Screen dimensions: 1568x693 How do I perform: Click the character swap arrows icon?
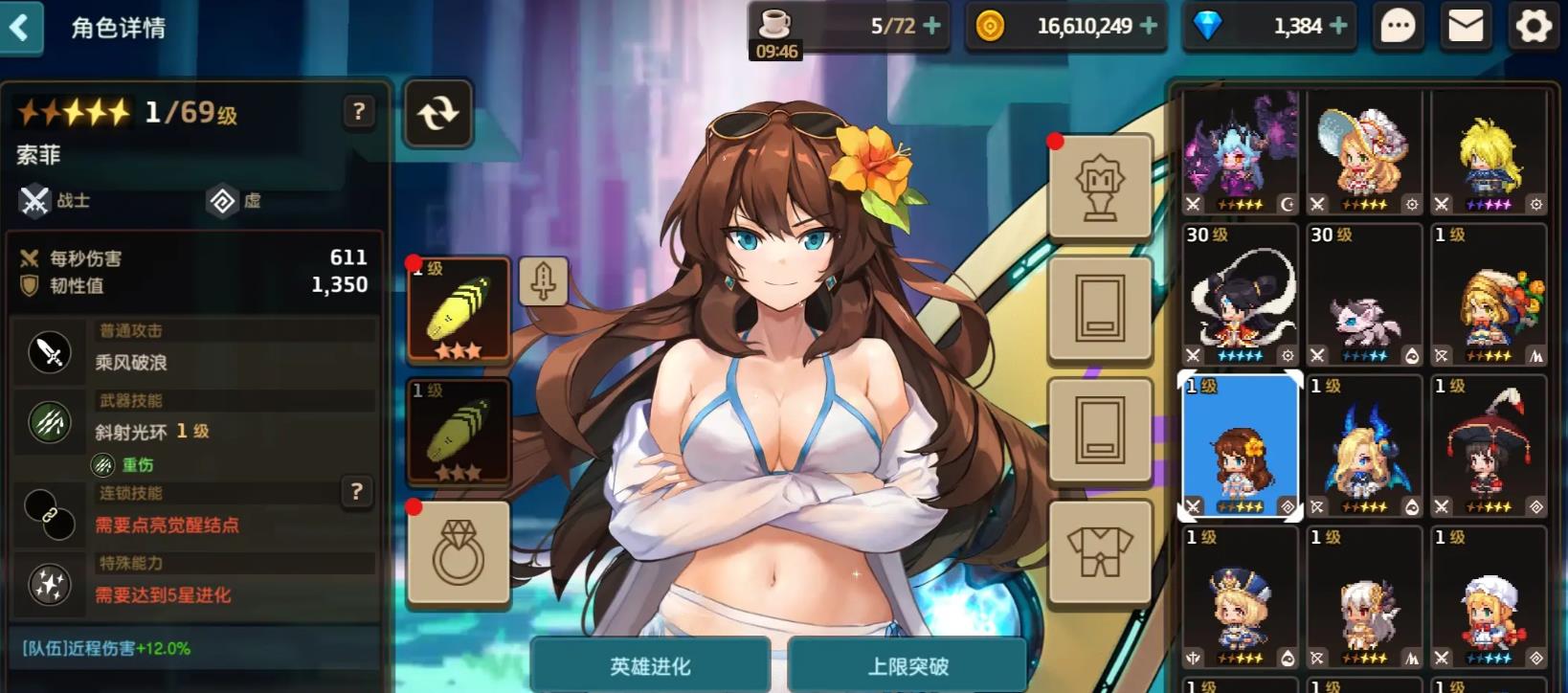(437, 115)
